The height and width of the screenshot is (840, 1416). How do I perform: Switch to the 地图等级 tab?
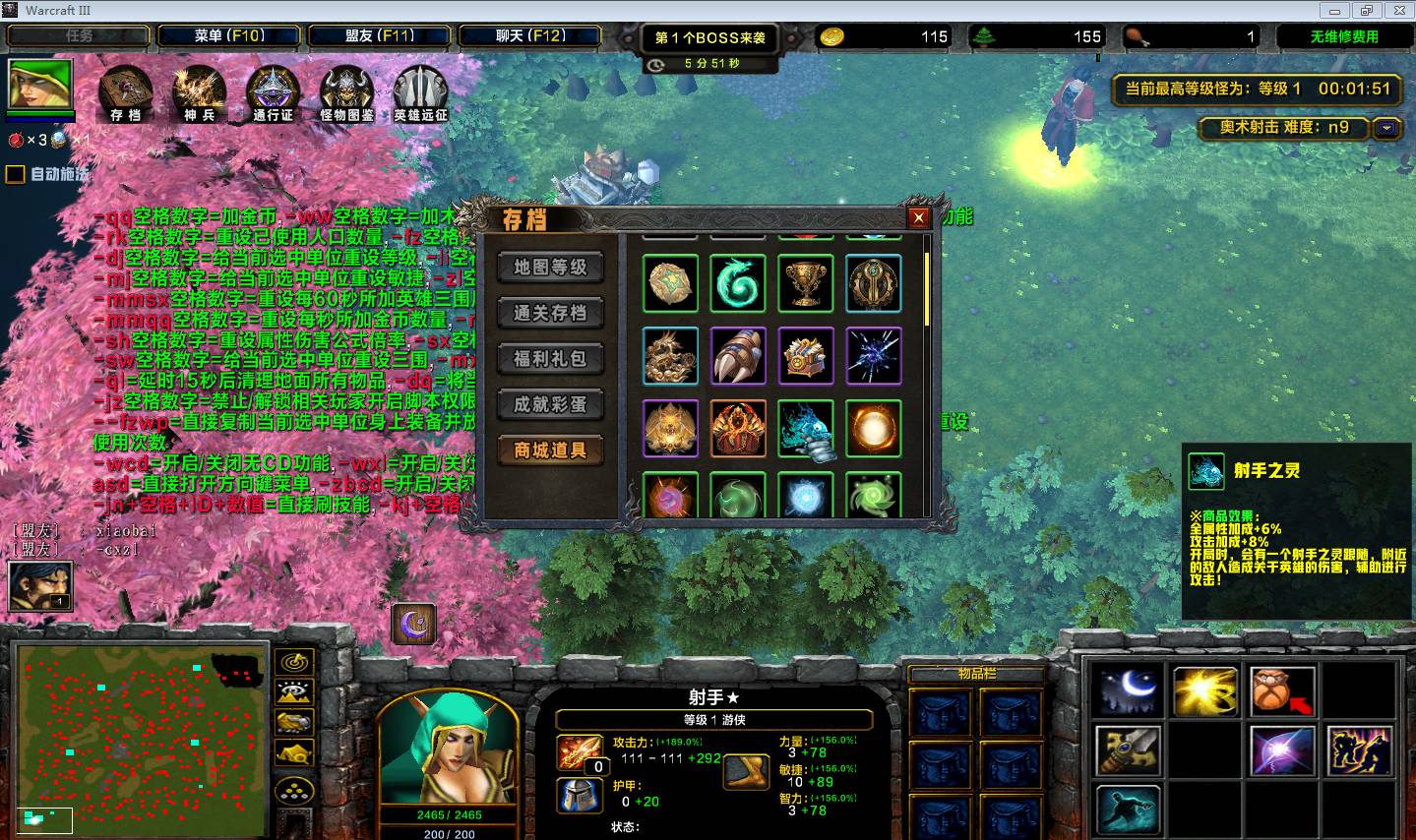pos(550,268)
